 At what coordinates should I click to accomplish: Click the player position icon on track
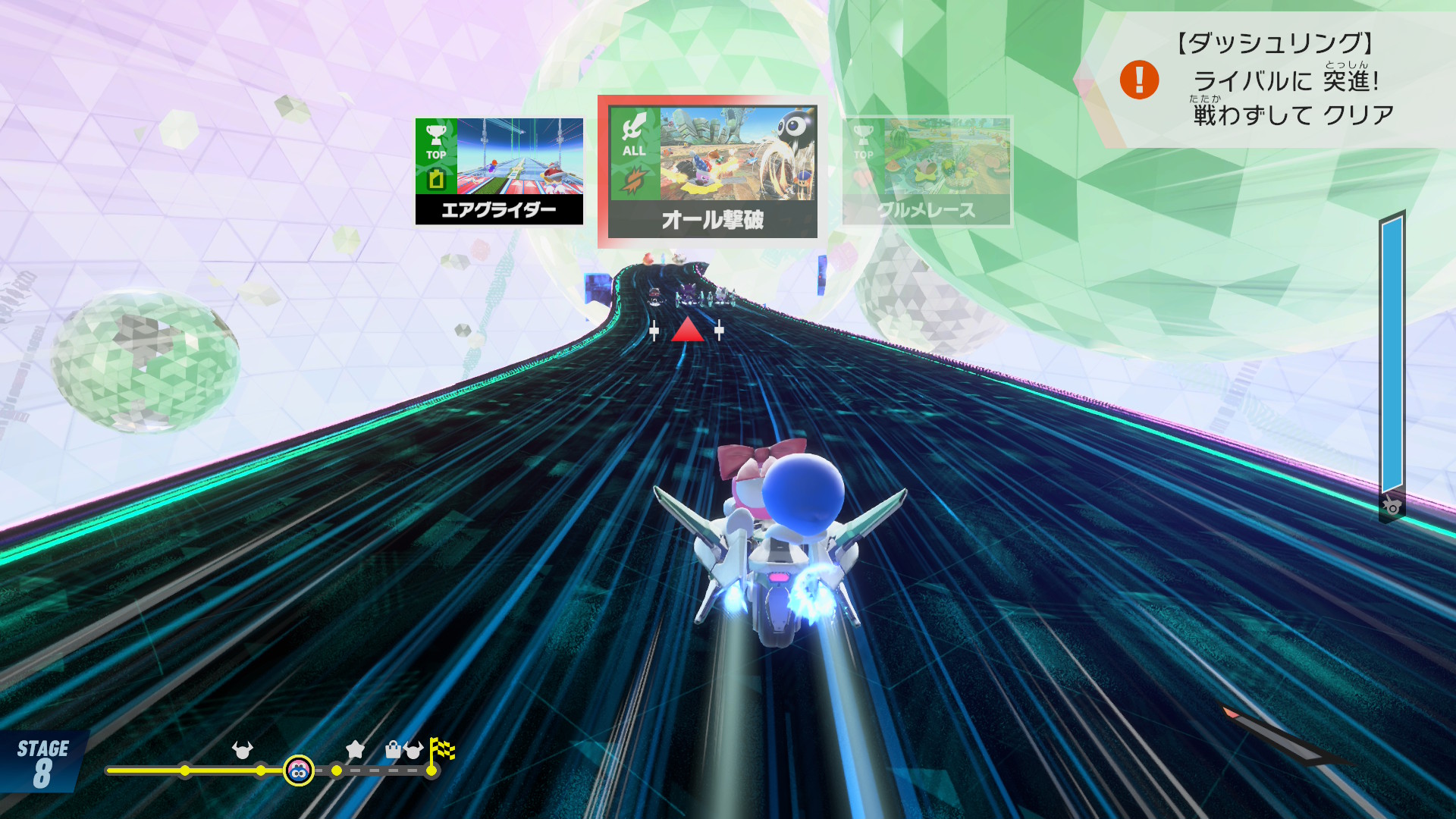299,771
